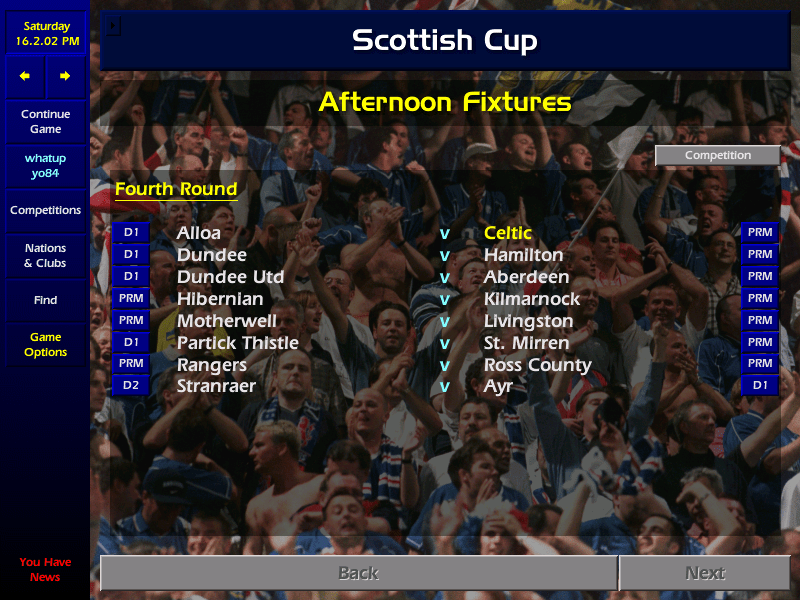Read the You Have News notice
The width and height of the screenshot is (800, 600).
click(45, 570)
